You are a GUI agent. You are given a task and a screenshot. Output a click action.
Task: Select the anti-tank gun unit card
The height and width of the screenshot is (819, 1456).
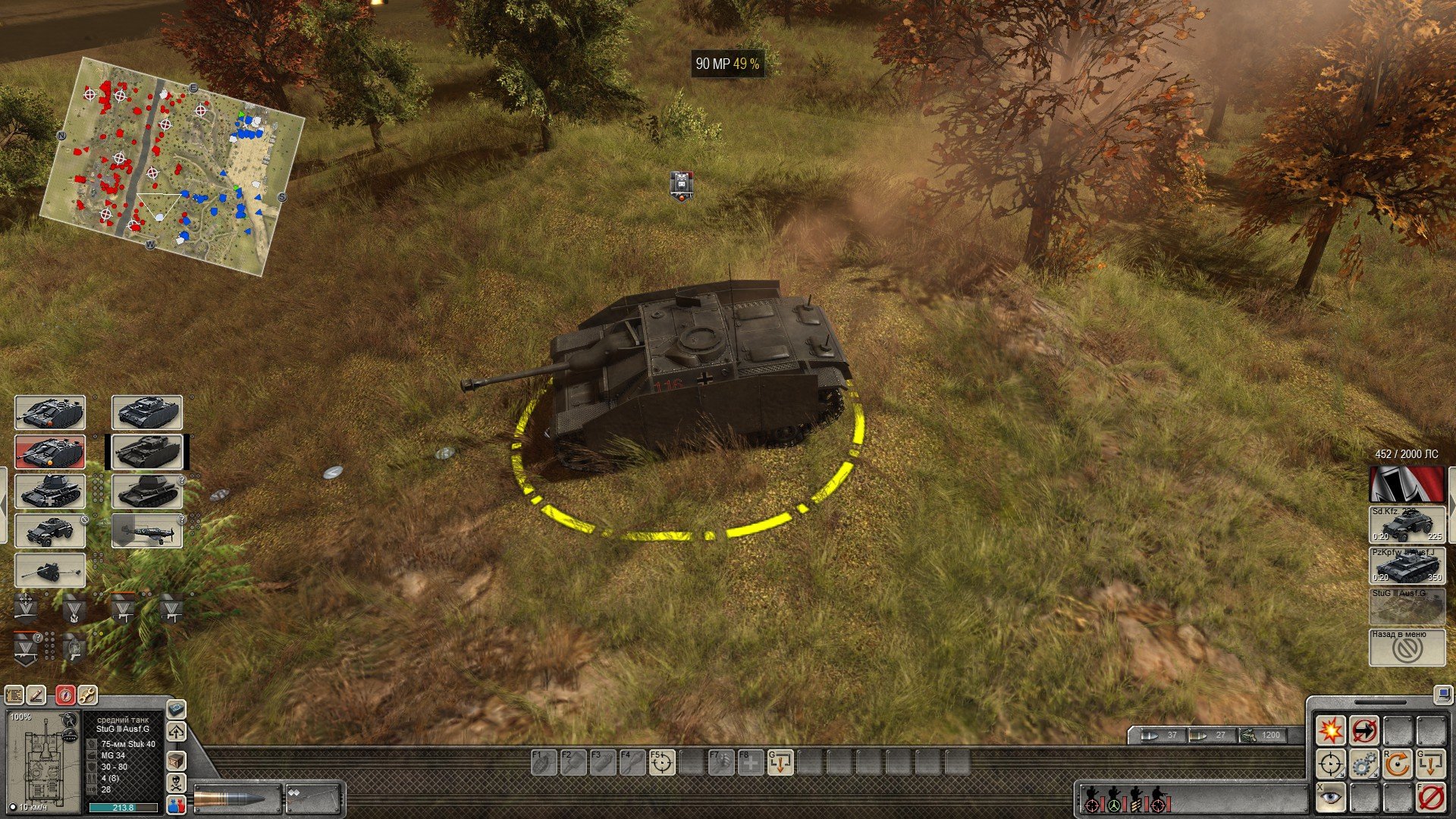[50, 570]
